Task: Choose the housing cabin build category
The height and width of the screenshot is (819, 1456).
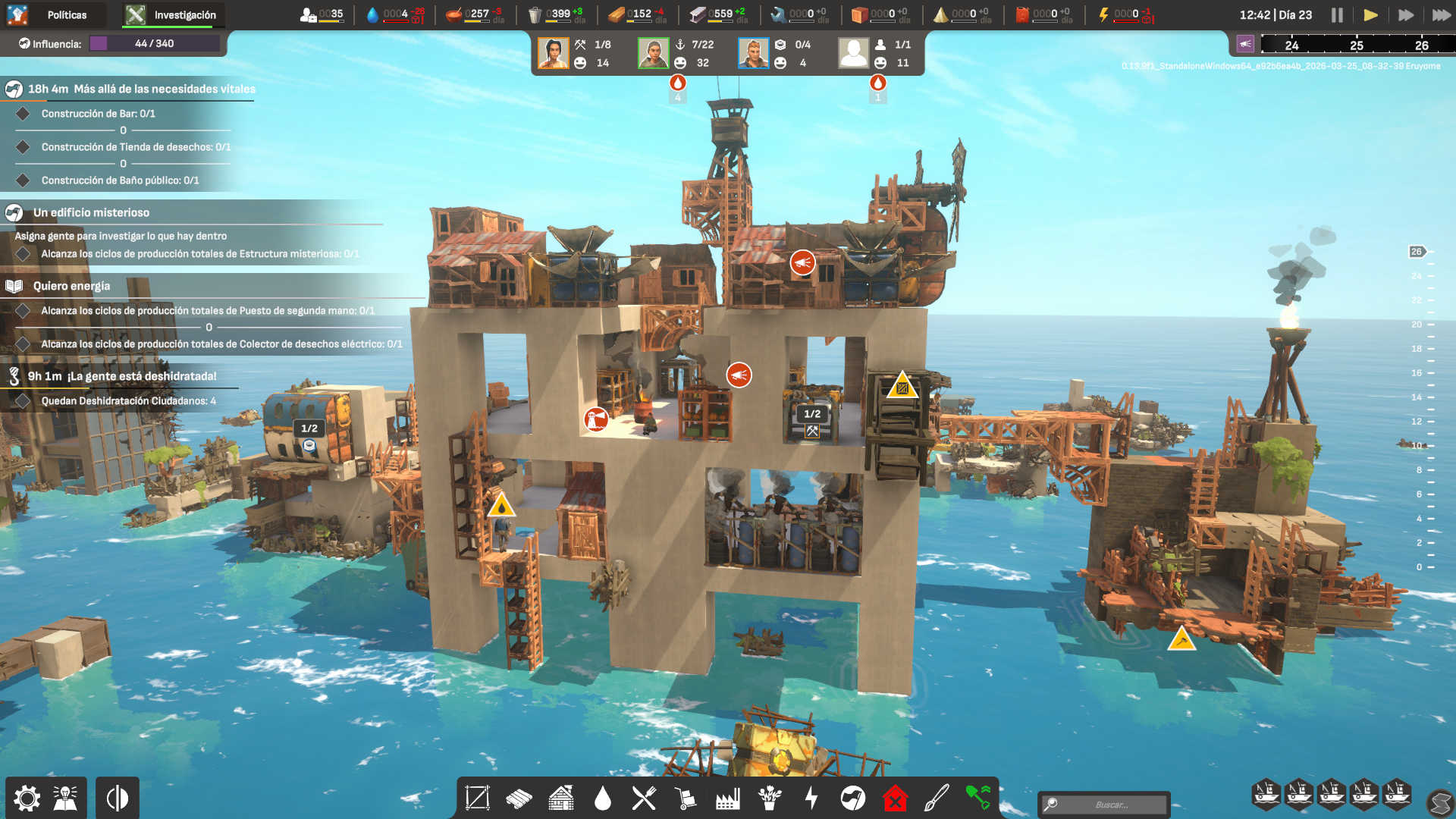Action: pyautogui.click(x=561, y=798)
